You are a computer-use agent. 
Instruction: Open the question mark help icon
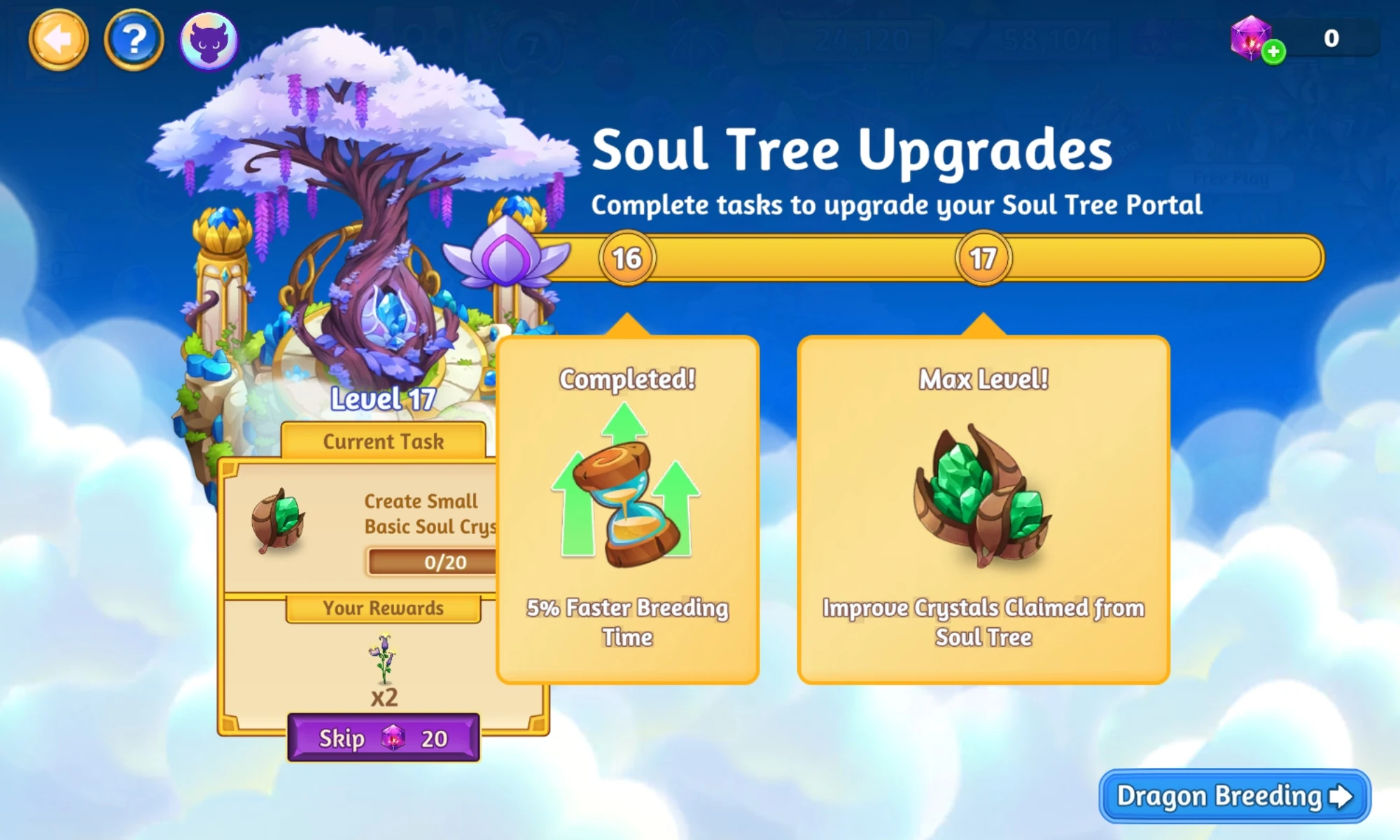tap(134, 40)
